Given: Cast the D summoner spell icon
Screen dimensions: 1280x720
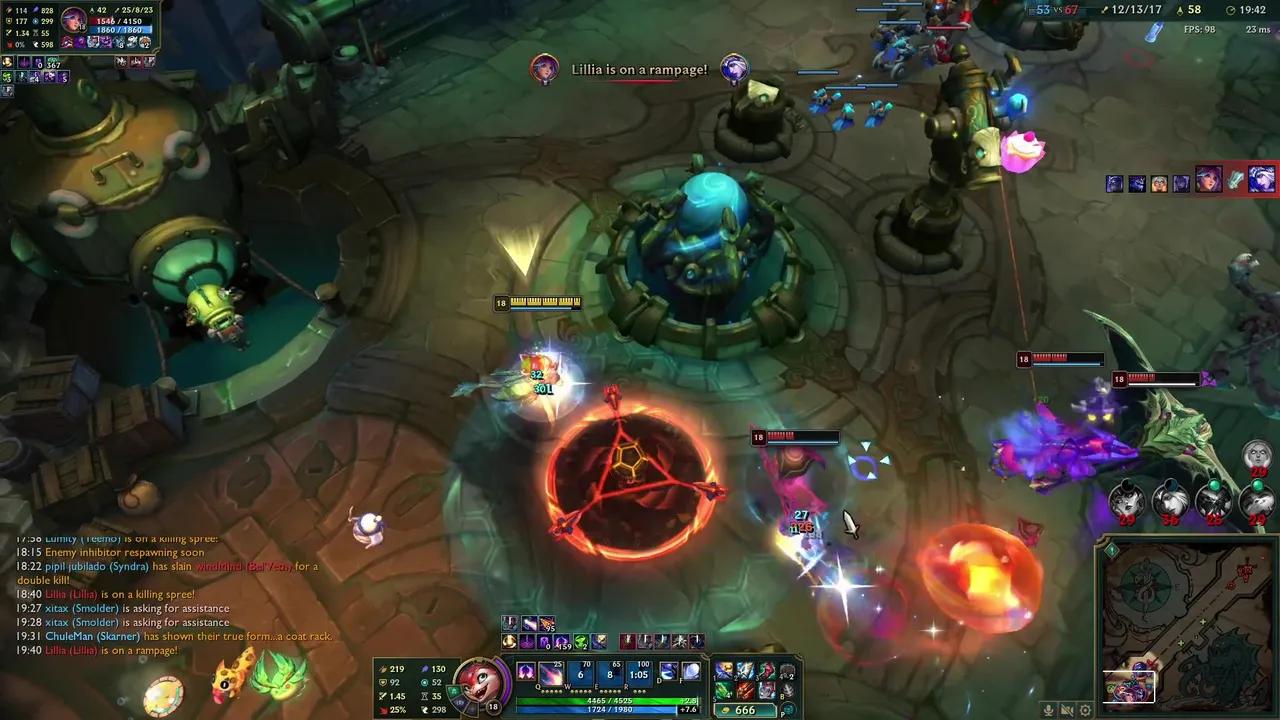Looking at the screenshot, I should (667, 672).
